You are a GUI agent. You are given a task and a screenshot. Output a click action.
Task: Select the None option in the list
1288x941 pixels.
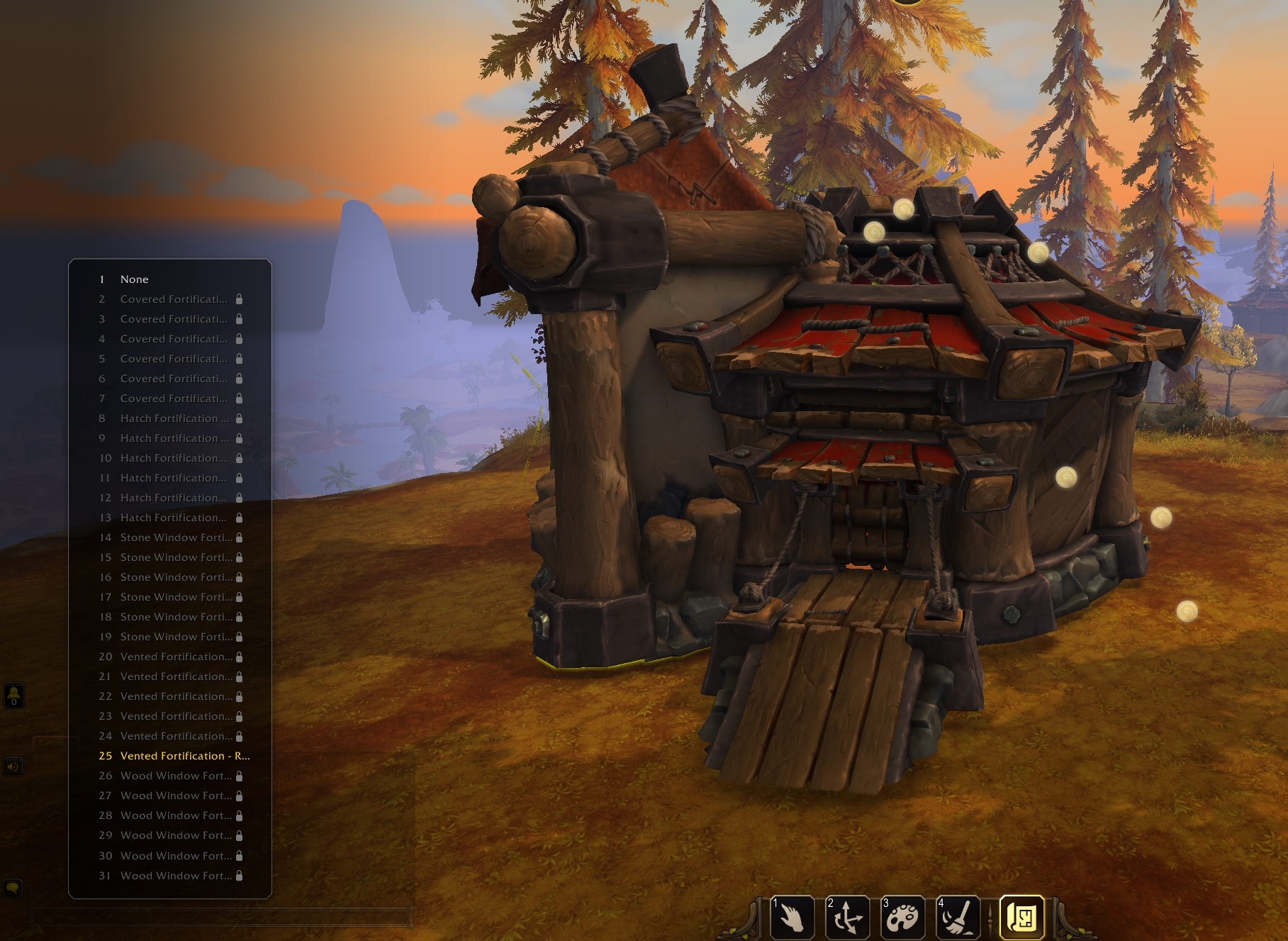point(134,279)
